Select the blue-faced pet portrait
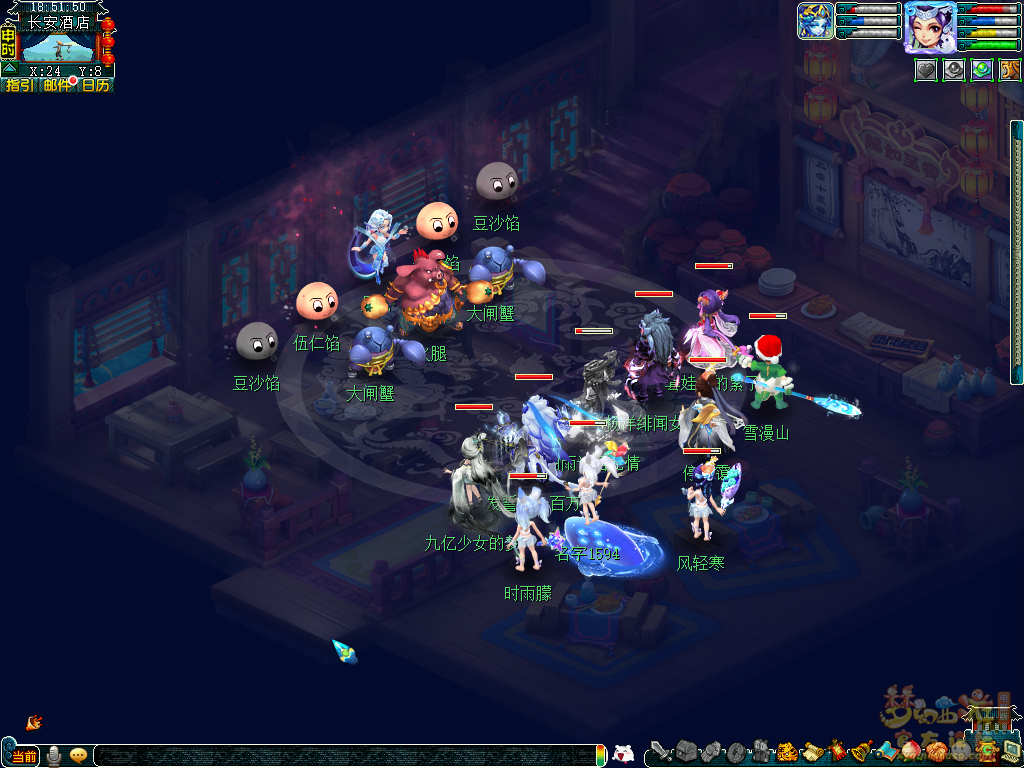 pyautogui.click(x=815, y=21)
